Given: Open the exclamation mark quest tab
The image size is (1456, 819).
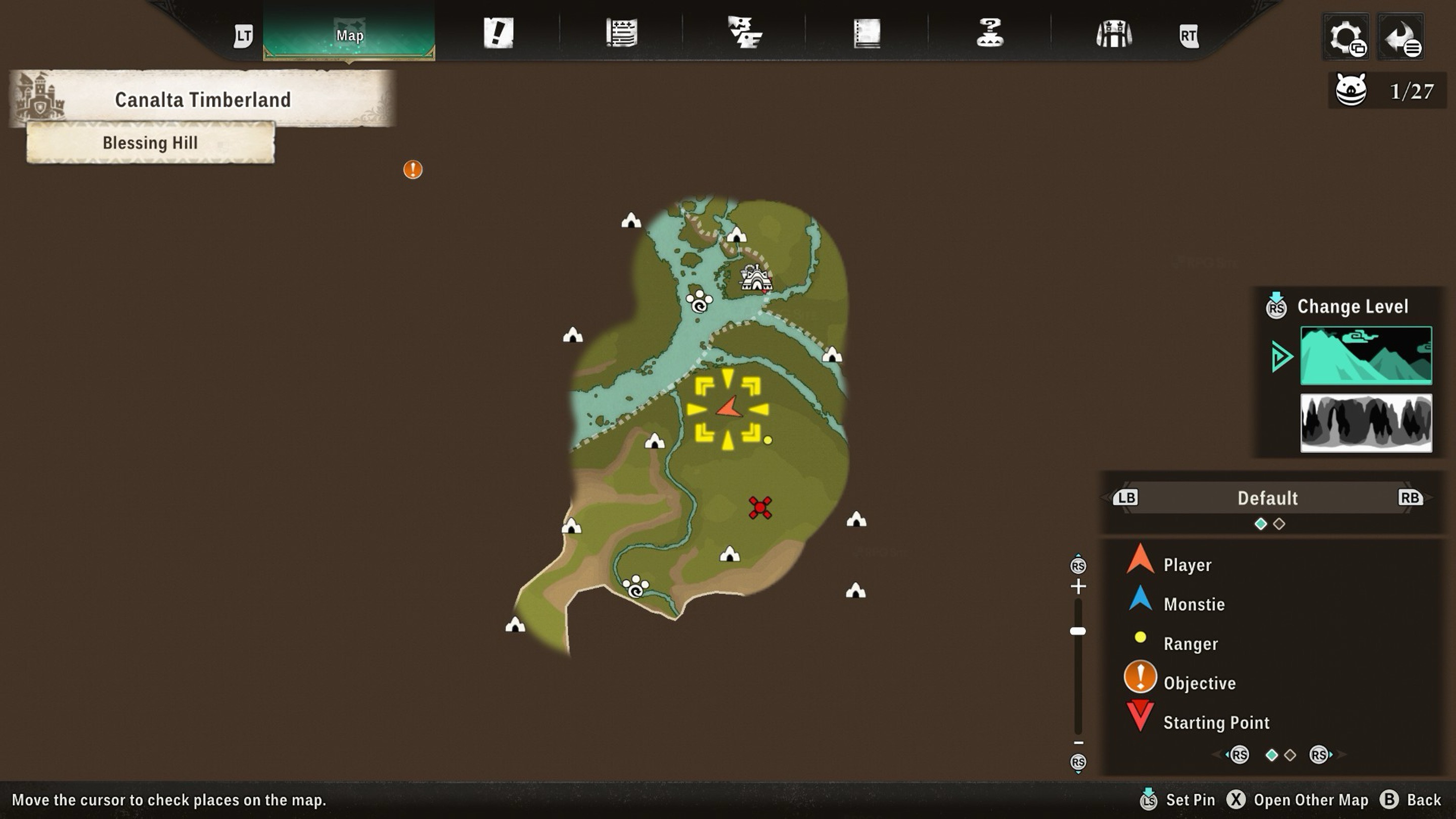Looking at the screenshot, I should (x=498, y=33).
